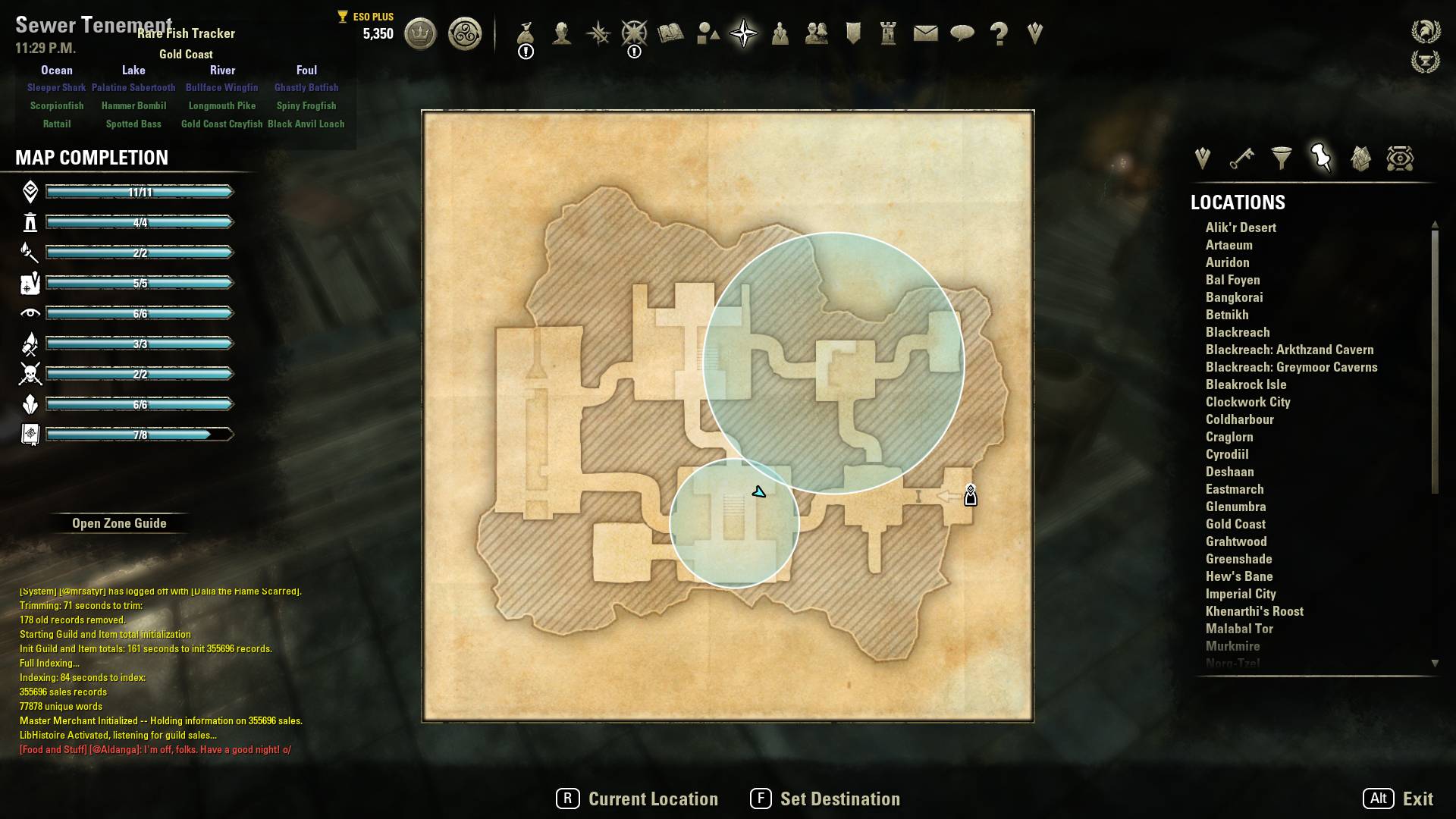Open the speech bubble notifications icon
Screen dimensions: 1456x819
pyautogui.click(x=962, y=33)
